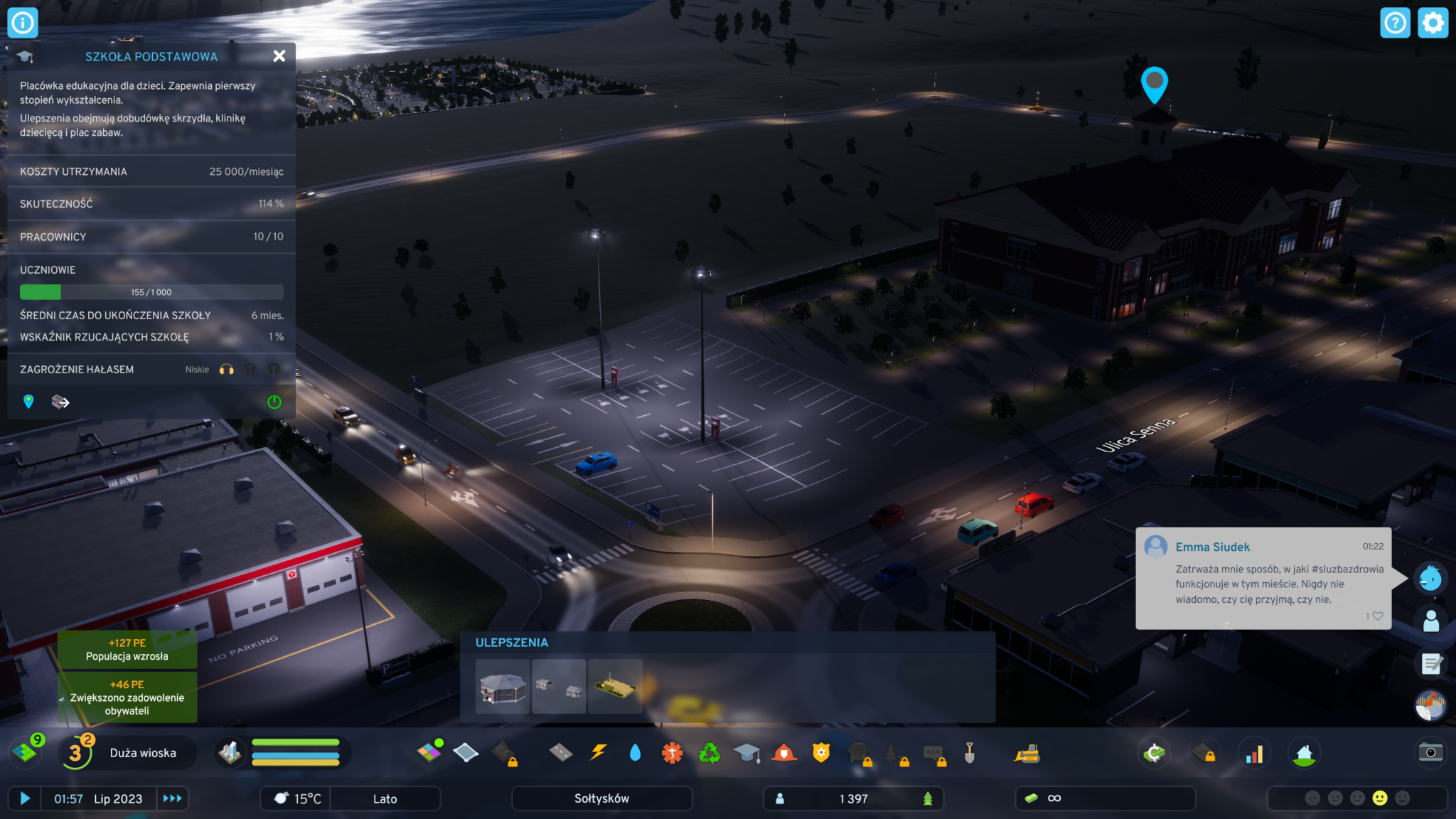Open the water drop services menu
This screenshot has width=1456, height=819.
coord(635,753)
